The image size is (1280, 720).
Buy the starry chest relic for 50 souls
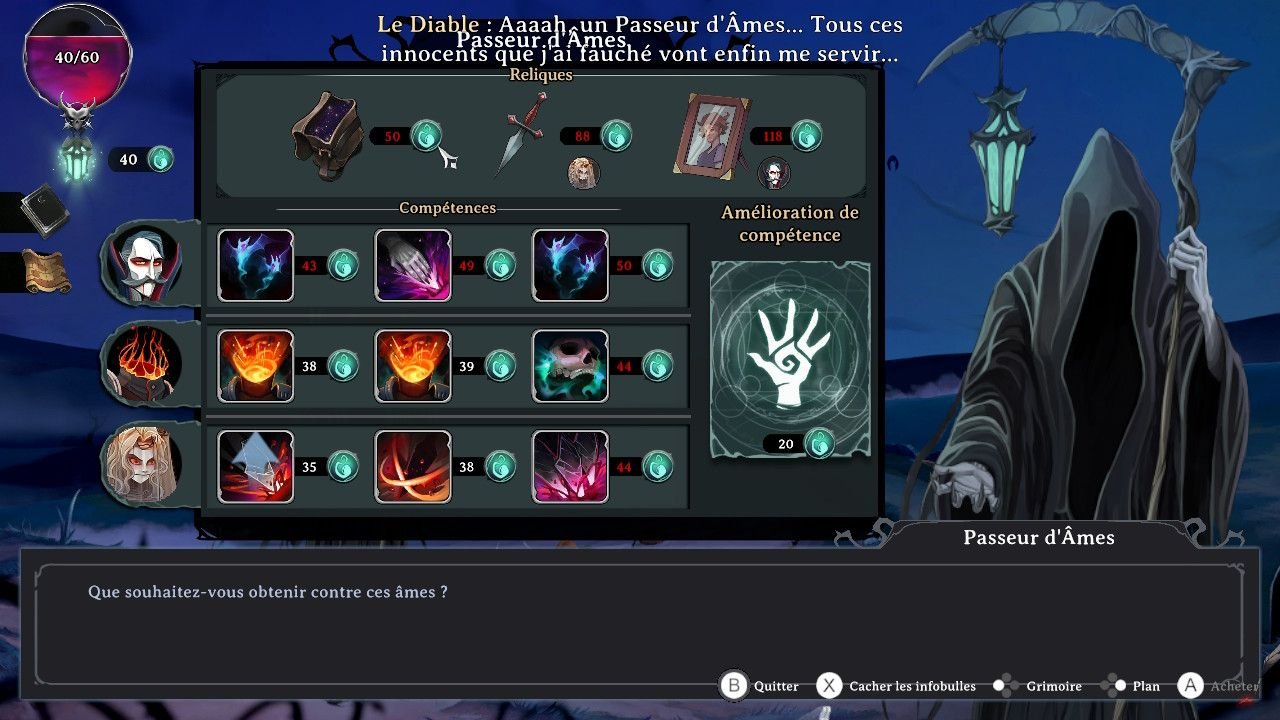tap(326, 136)
